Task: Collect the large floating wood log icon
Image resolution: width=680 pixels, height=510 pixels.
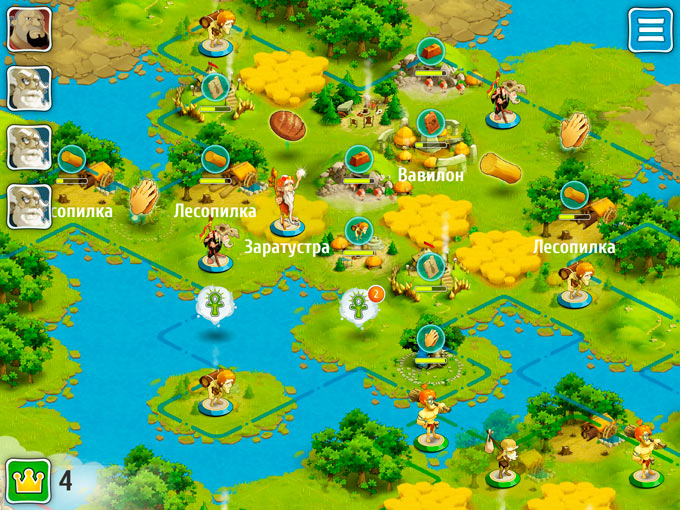Action: 499,167
